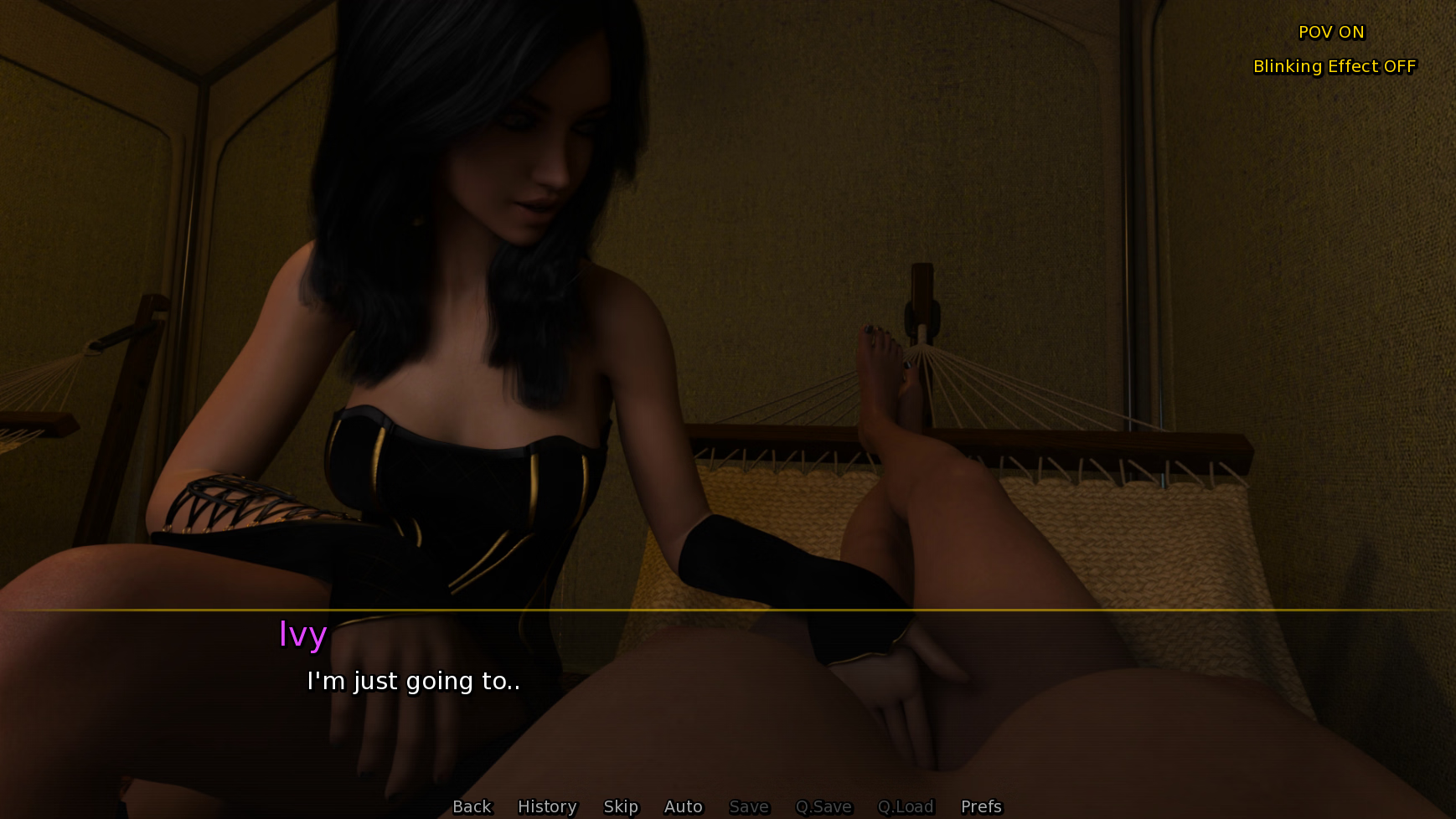Activate Skip to fast-forward dialogue
This screenshot has height=819, width=1456.
621,806
